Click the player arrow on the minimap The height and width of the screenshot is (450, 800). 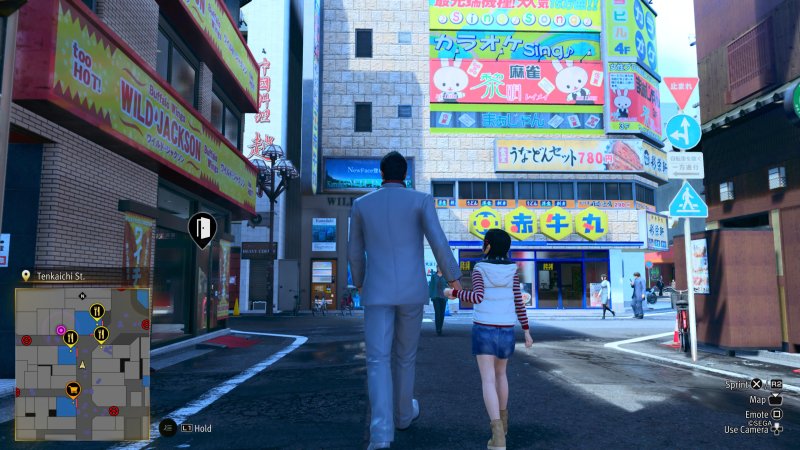tap(82, 364)
